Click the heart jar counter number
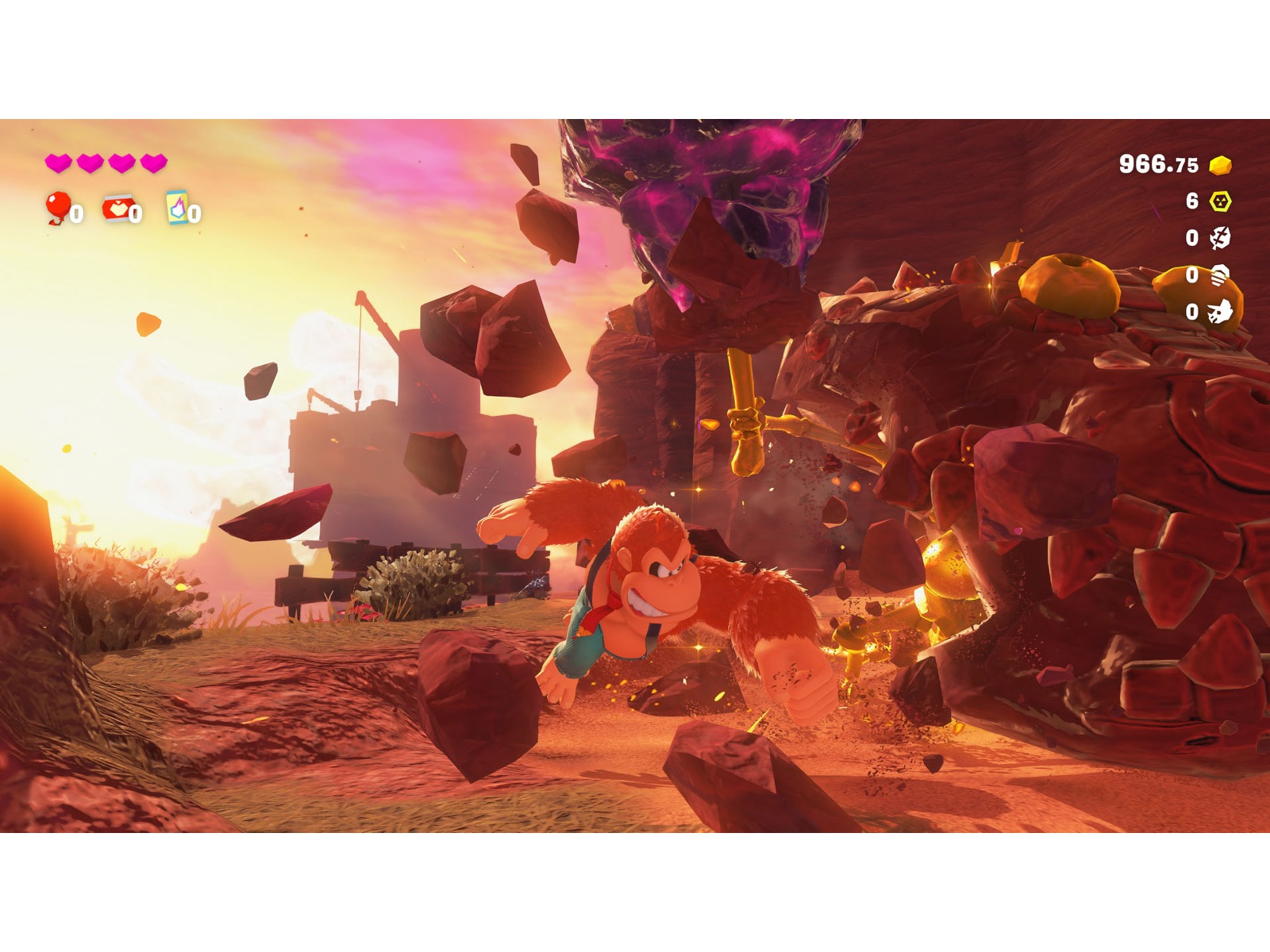The height and width of the screenshot is (952, 1270). click(x=137, y=213)
